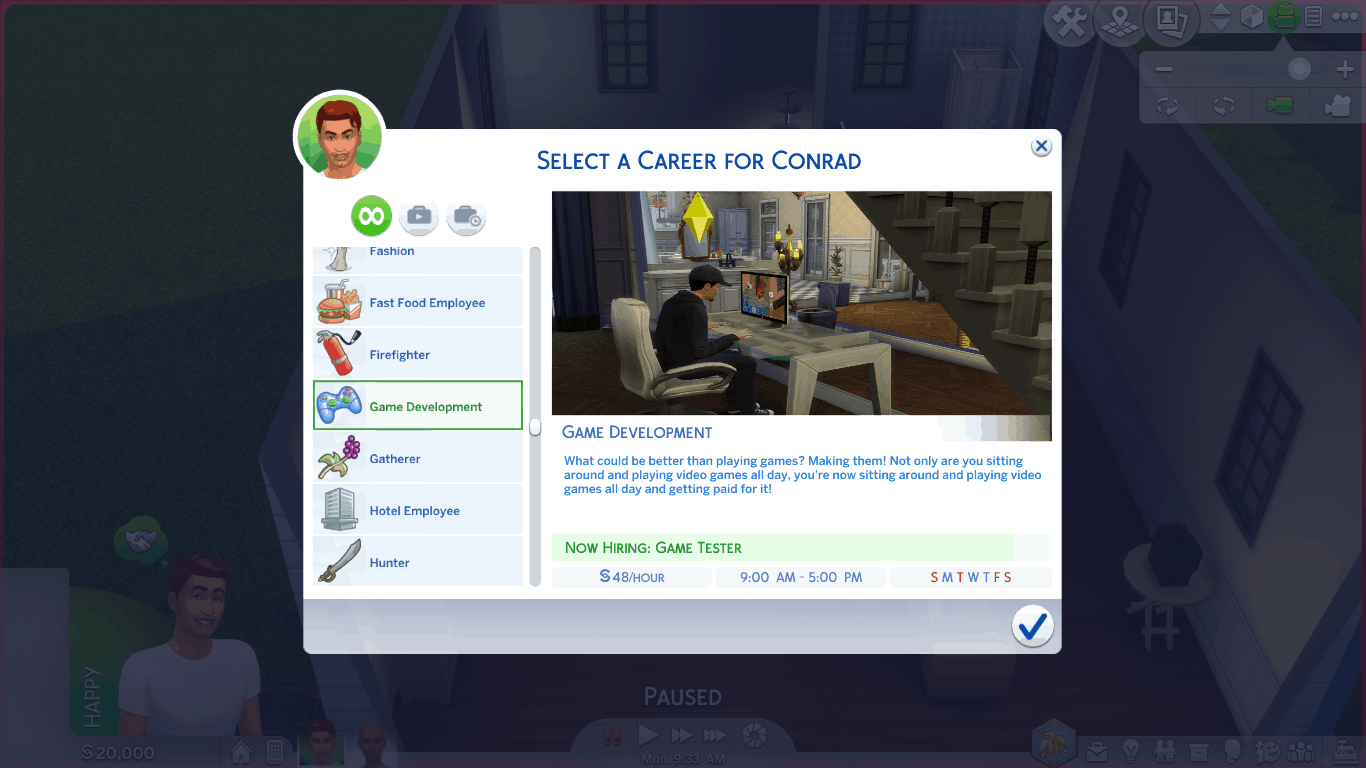Viewport: 1366px width, 768px height.
Task: Zoom out the camera with the minus button
Action: point(1163,70)
